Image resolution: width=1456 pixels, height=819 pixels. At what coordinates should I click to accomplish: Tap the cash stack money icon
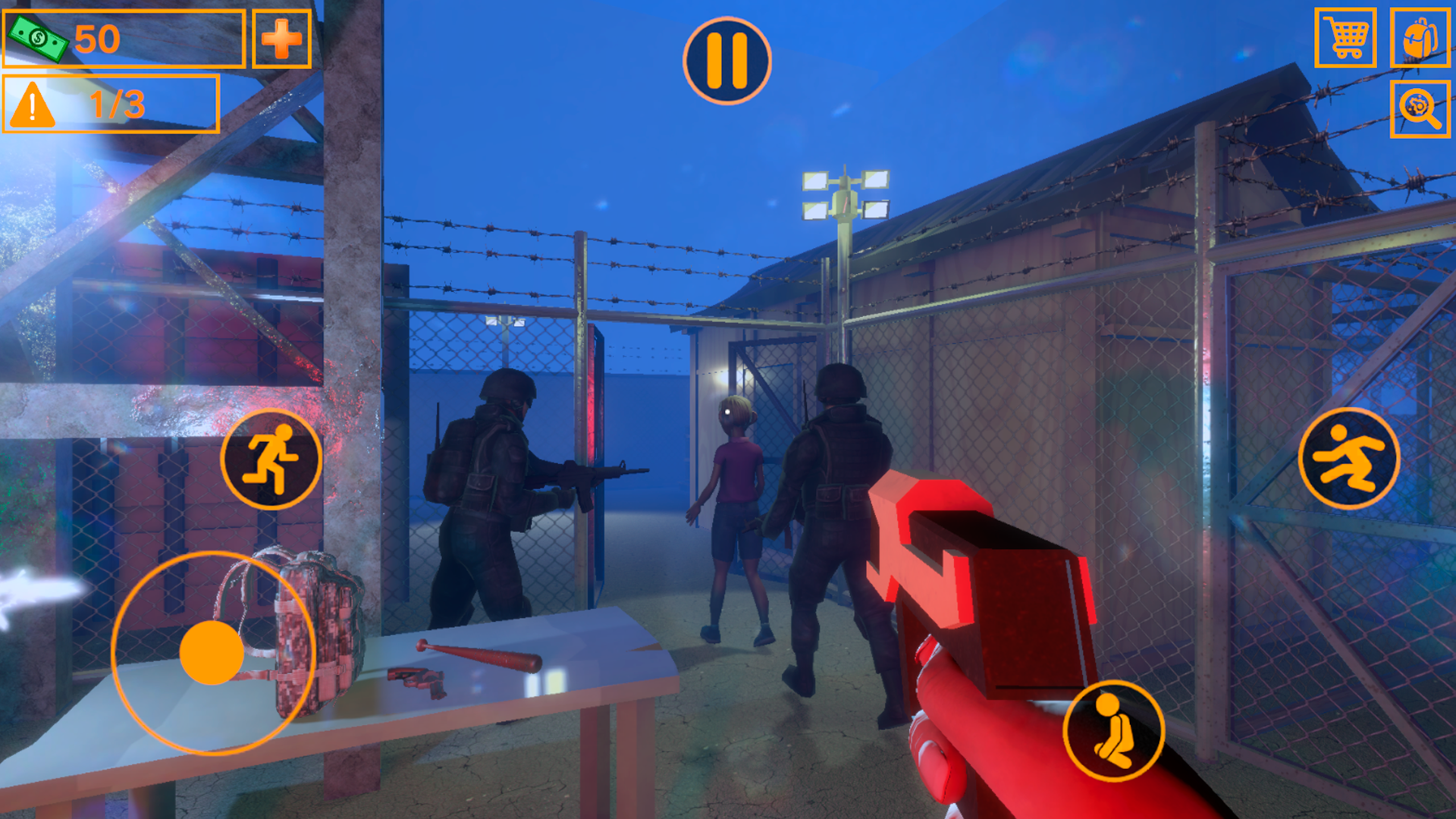(39, 38)
